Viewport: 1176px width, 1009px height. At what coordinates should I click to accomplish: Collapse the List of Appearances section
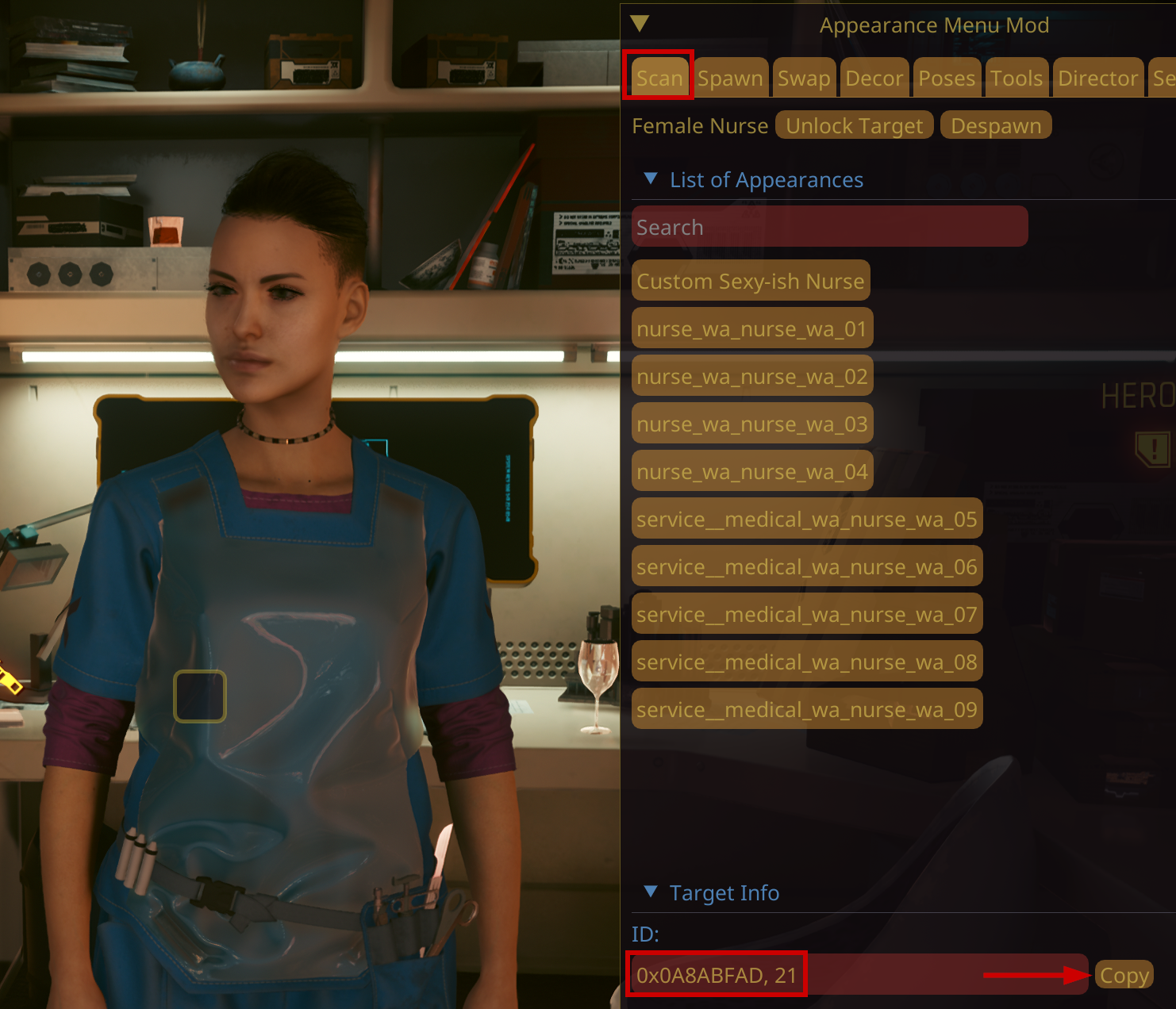[651, 179]
